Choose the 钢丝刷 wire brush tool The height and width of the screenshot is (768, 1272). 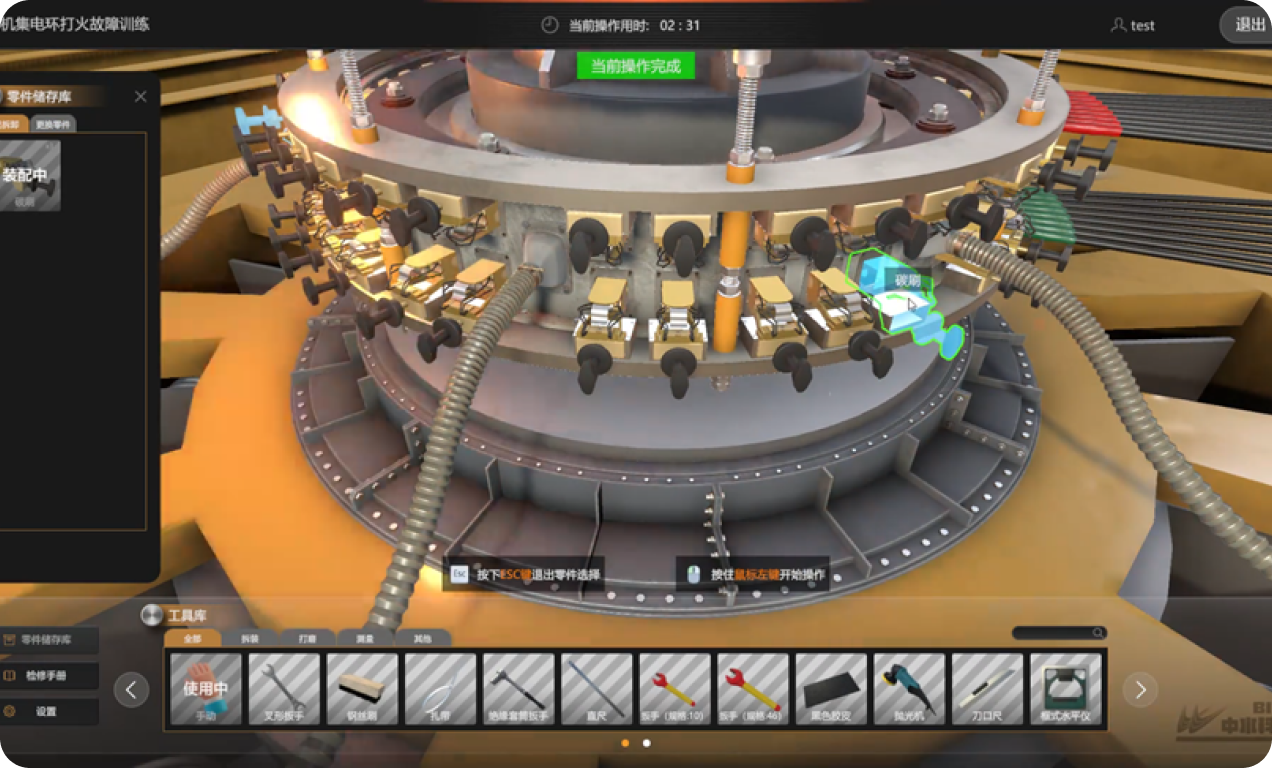click(x=362, y=689)
